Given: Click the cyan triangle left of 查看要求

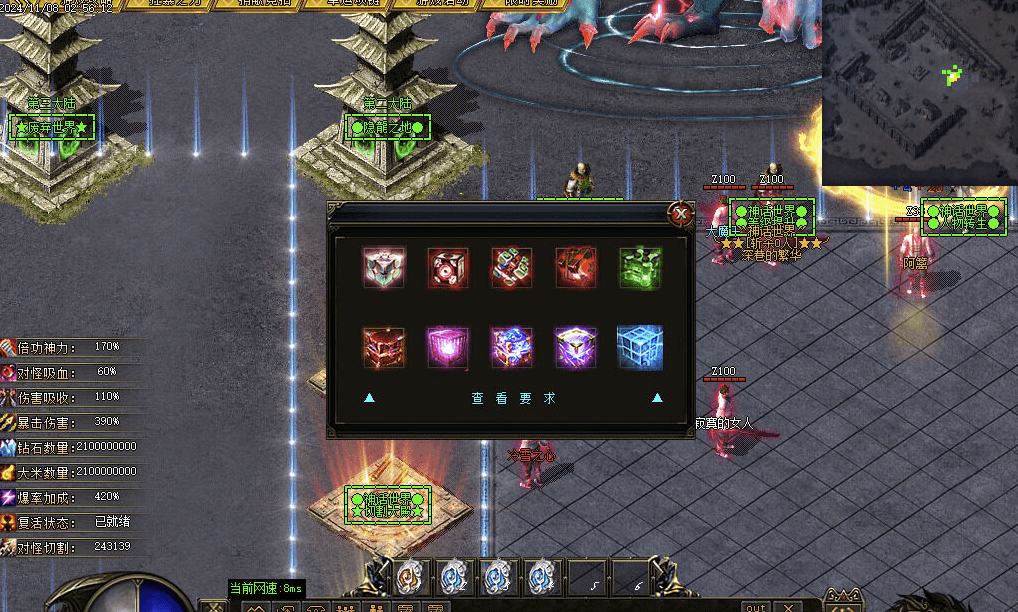Looking at the screenshot, I should pos(370,398).
